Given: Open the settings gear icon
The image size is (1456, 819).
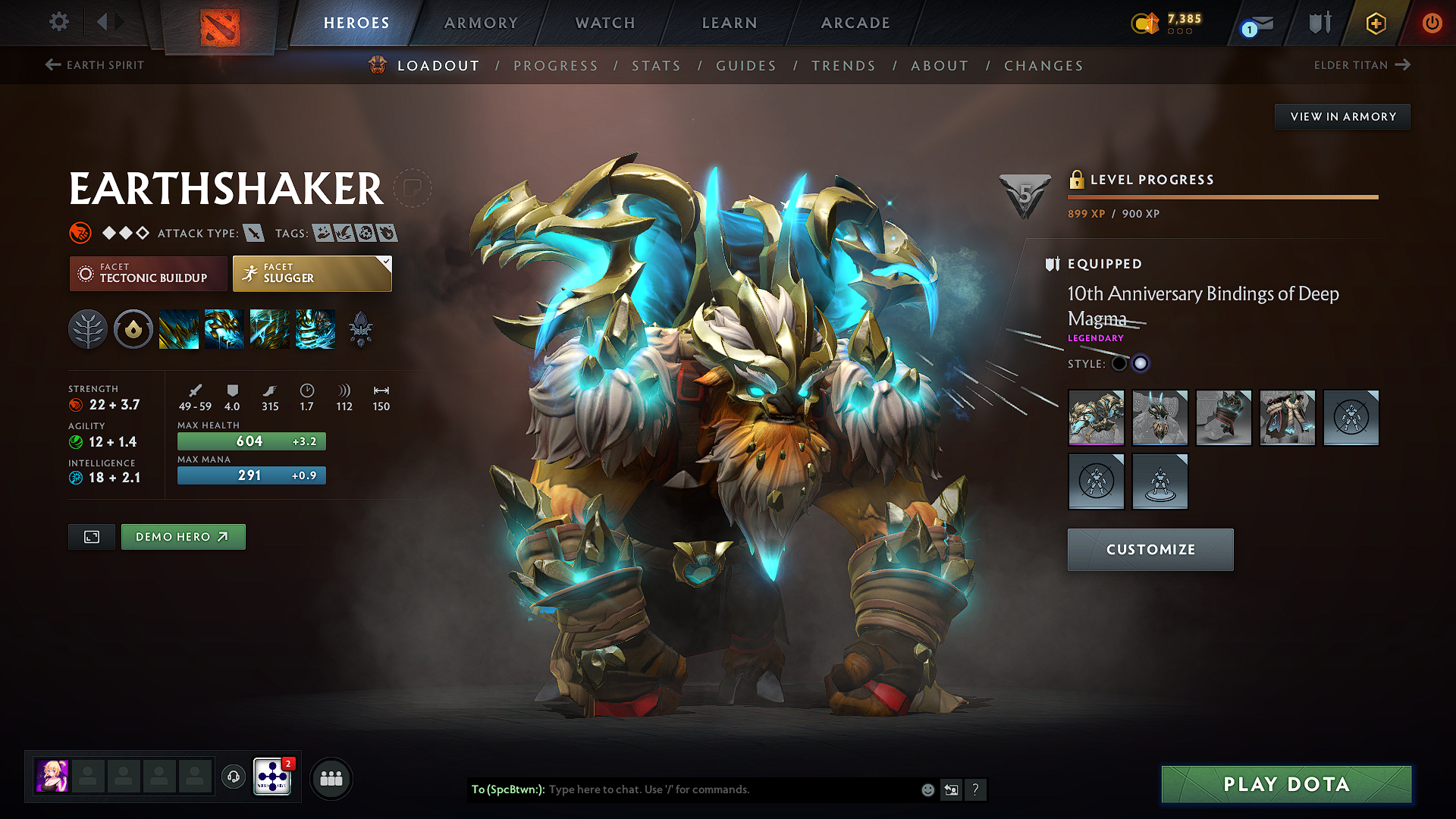Looking at the screenshot, I should pos(58,23).
